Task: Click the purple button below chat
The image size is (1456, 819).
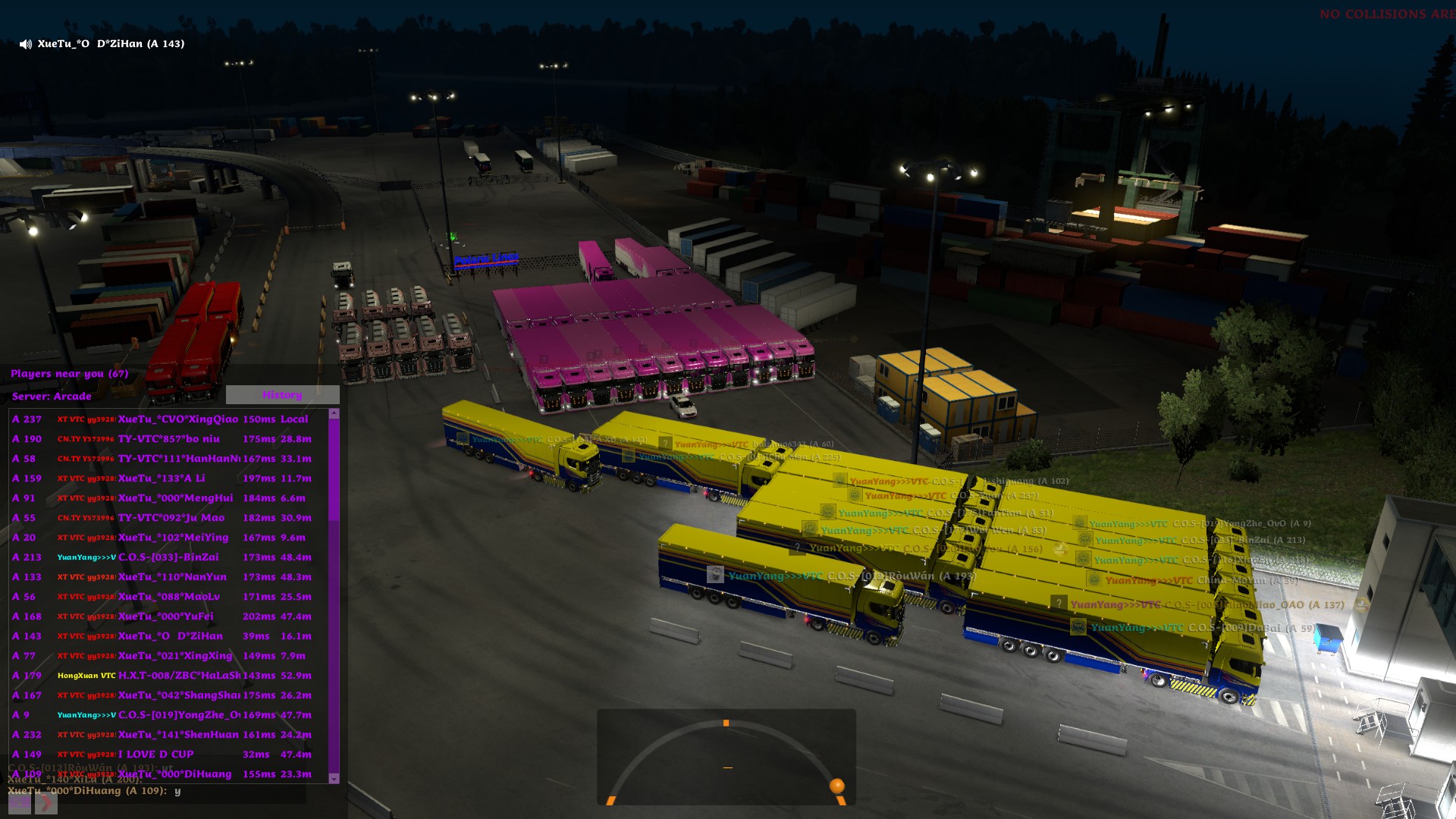Action: (20, 803)
